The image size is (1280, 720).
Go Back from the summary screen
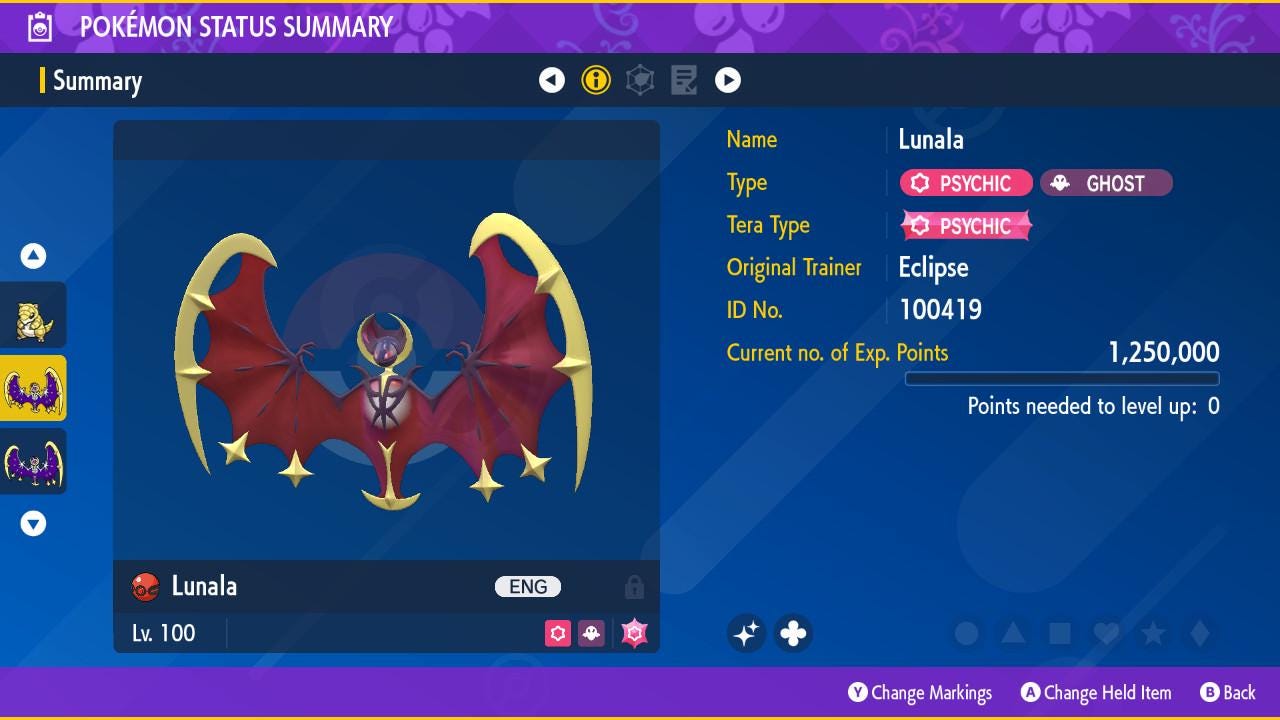[1227, 692]
